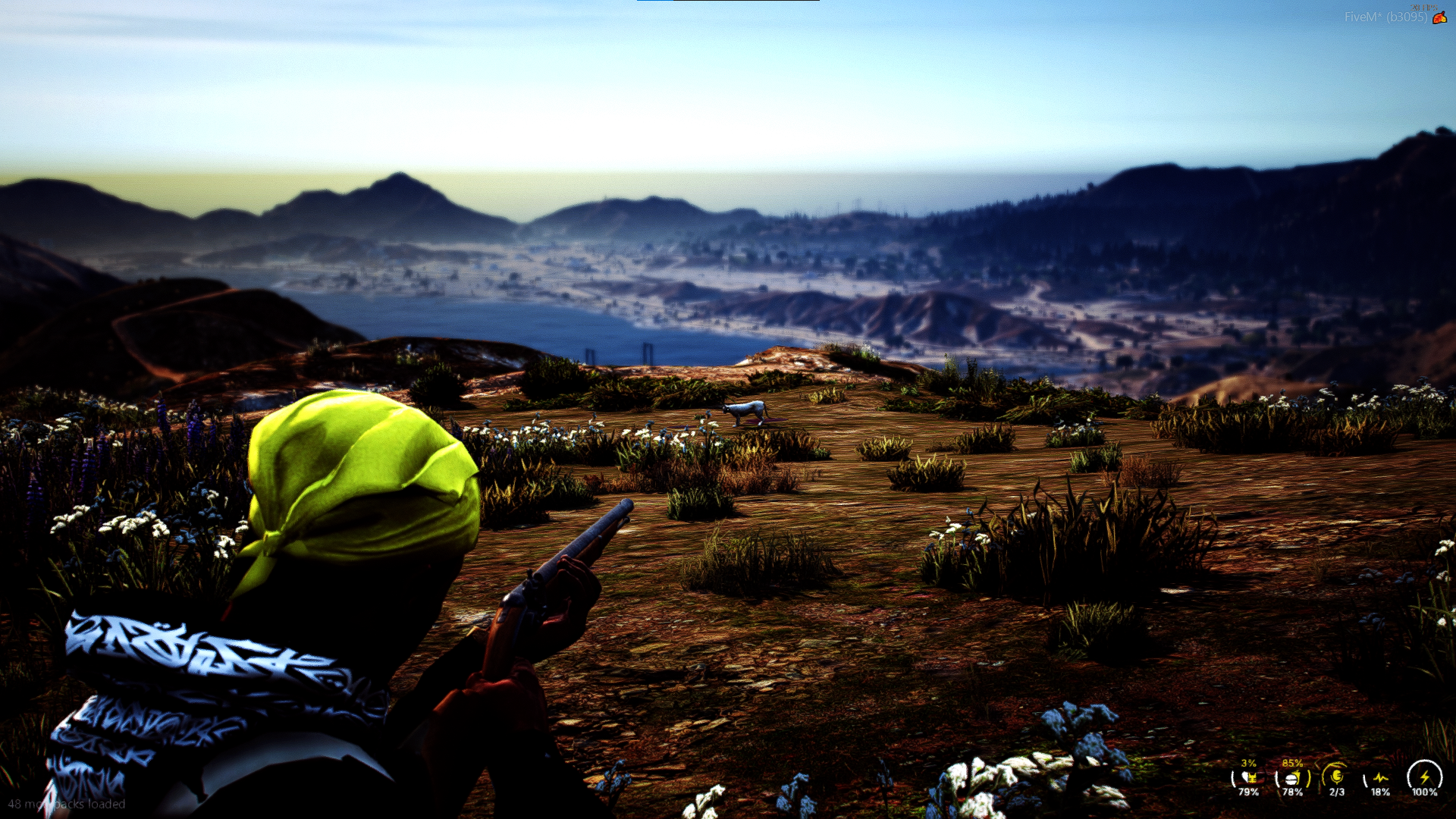Select the FiveM* (b3095) version label
The image size is (1456, 819).
point(1386,17)
